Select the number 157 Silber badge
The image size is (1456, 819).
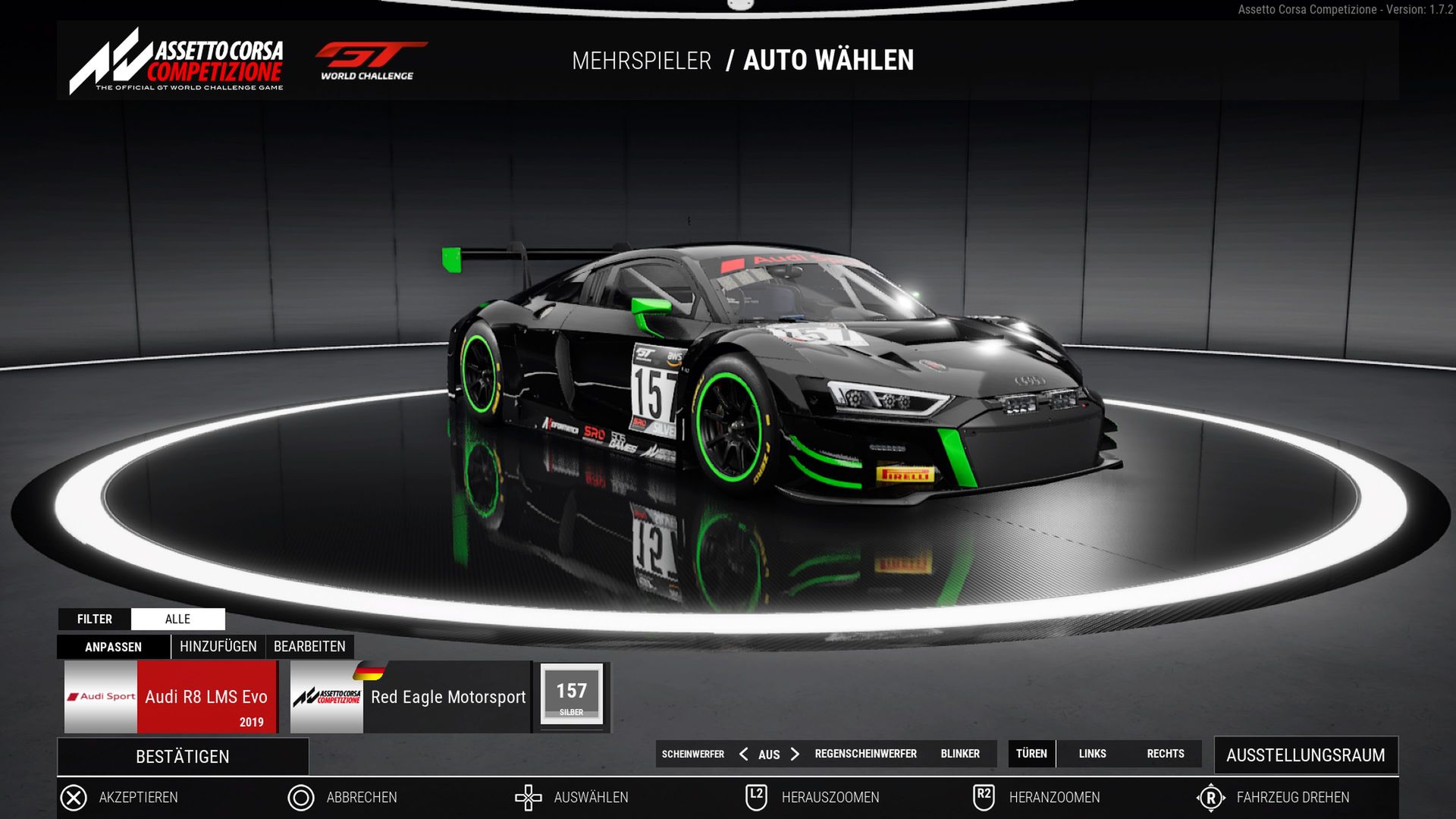pyautogui.click(x=572, y=695)
